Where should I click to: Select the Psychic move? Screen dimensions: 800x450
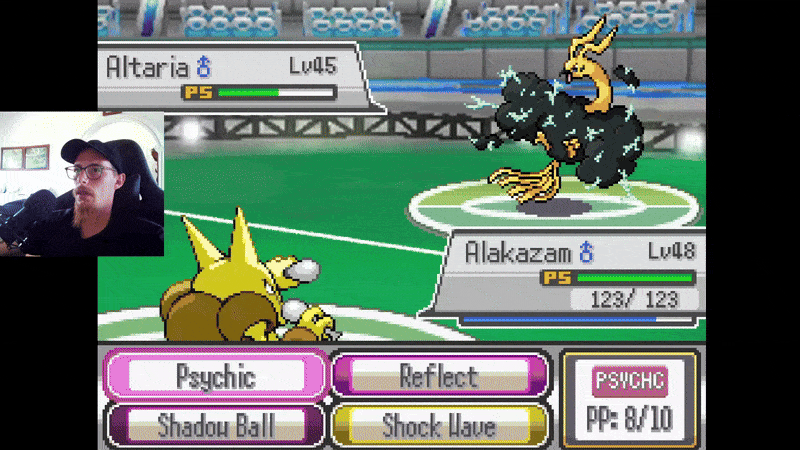(215, 377)
